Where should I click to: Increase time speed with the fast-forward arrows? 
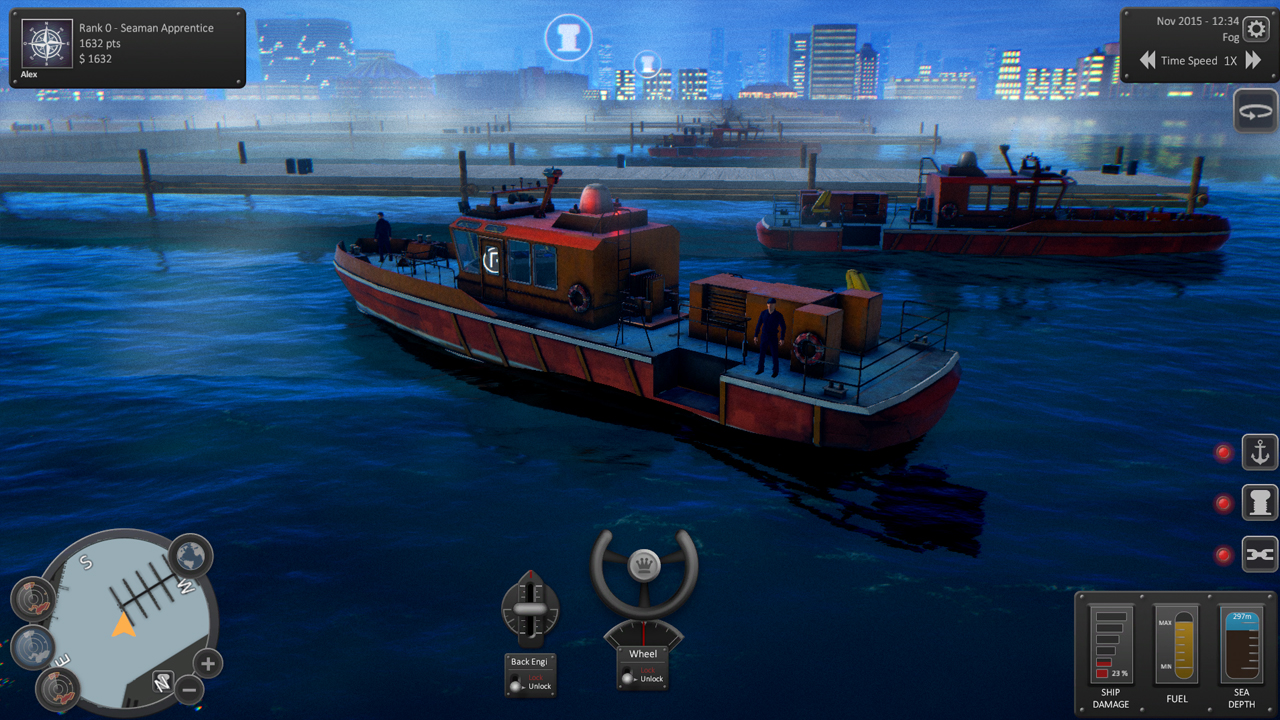point(1251,60)
